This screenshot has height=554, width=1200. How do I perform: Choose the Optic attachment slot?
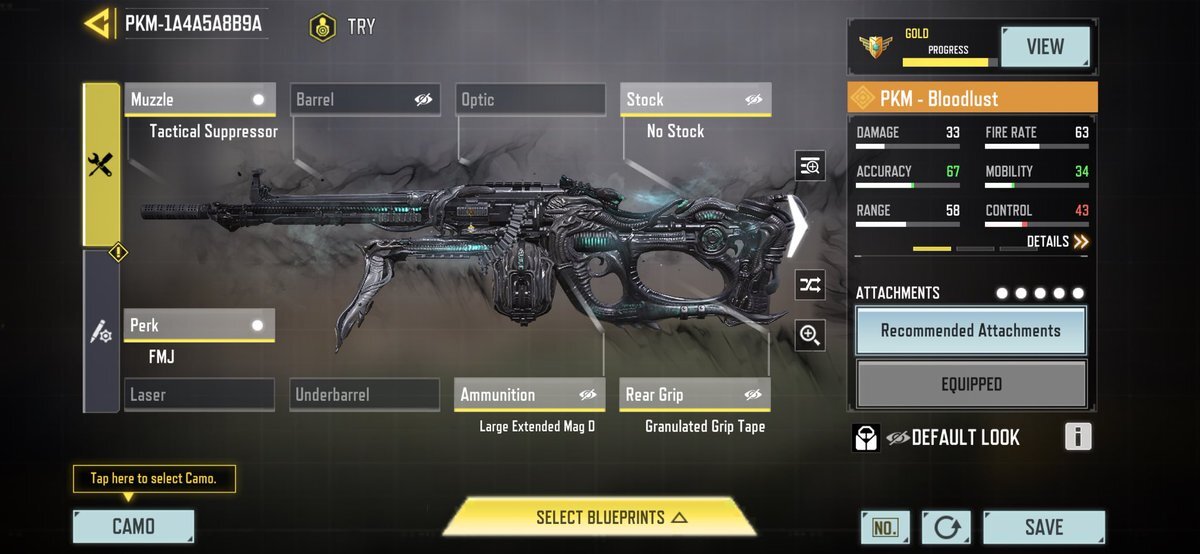tap(530, 100)
